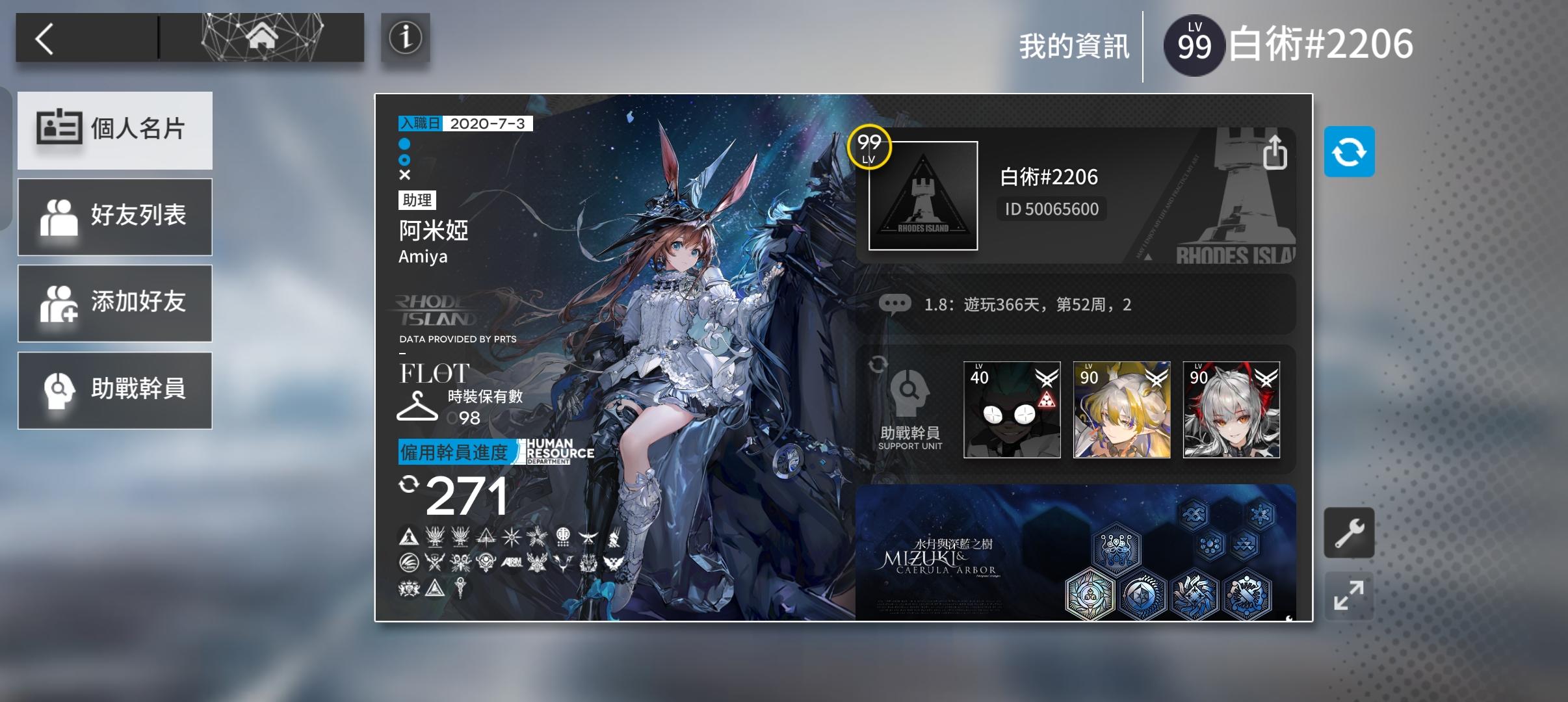Click the 我的資訊 label
The width and height of the screenshot is (1568, 702).
tap(1075, 44)
